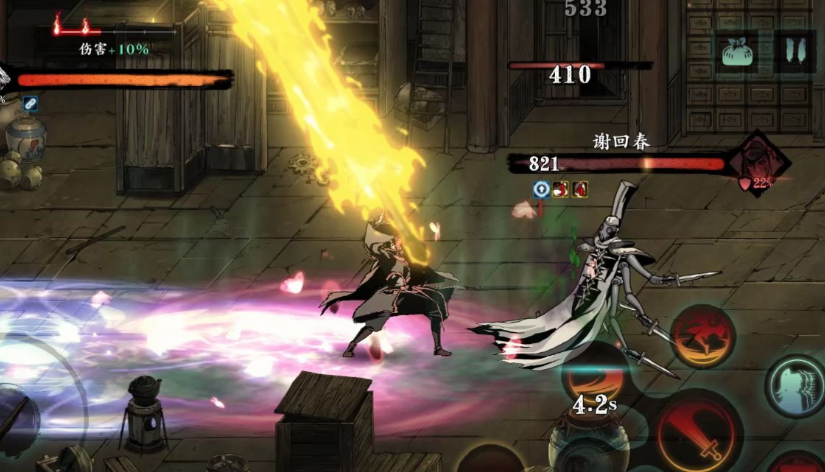825x472 pixels.
Task: Open the bag pouch icon
Action: click(x=738, y=52)
